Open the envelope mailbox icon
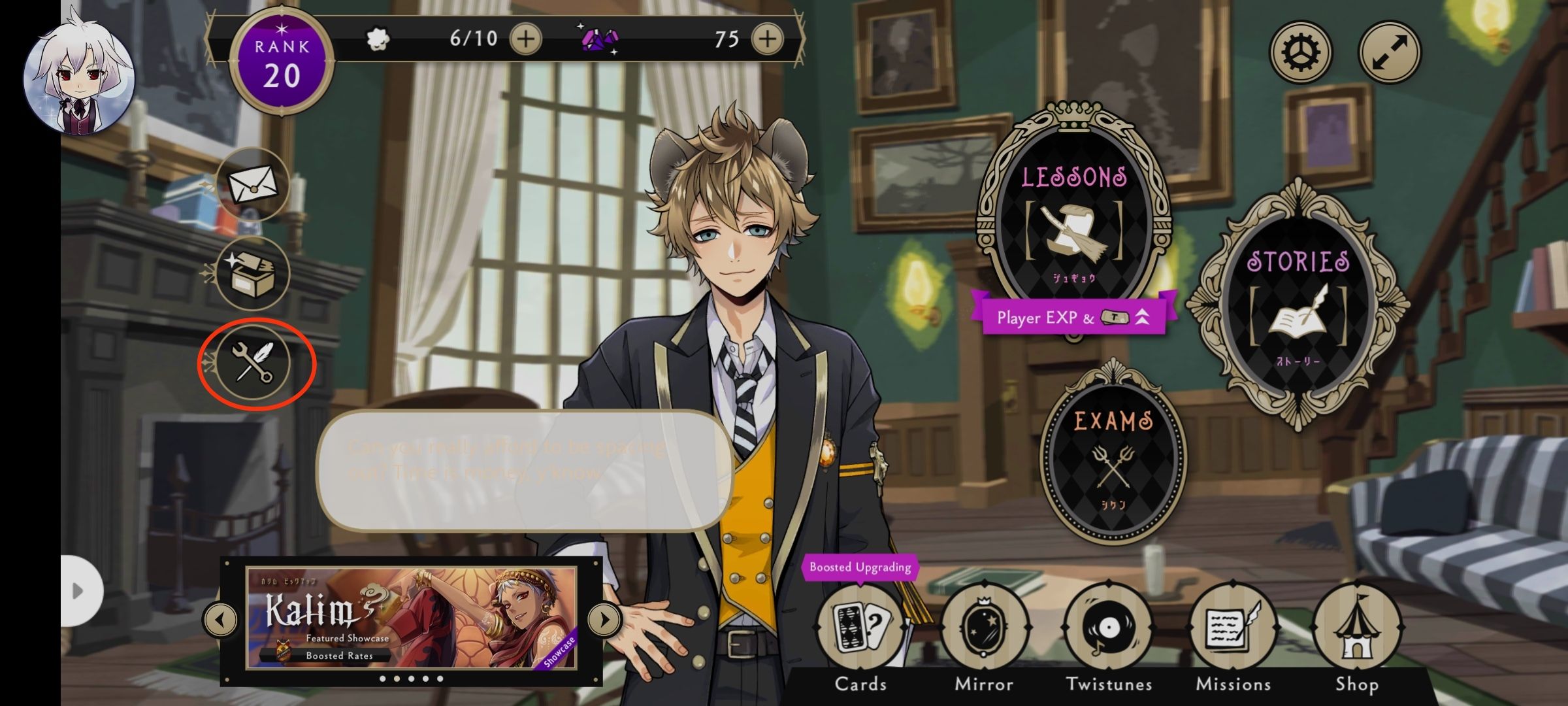 pos(253,184)
